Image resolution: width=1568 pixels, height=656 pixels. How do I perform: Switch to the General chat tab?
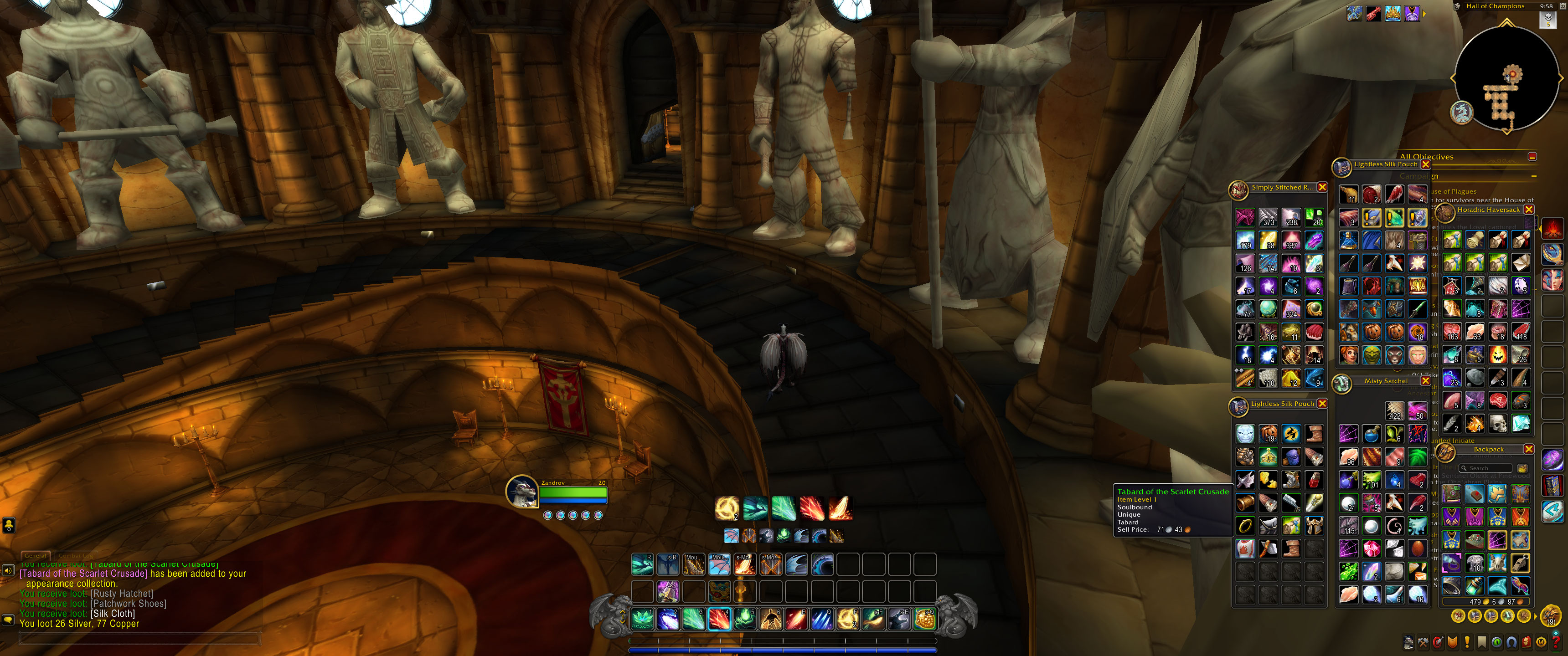point(35,555)
